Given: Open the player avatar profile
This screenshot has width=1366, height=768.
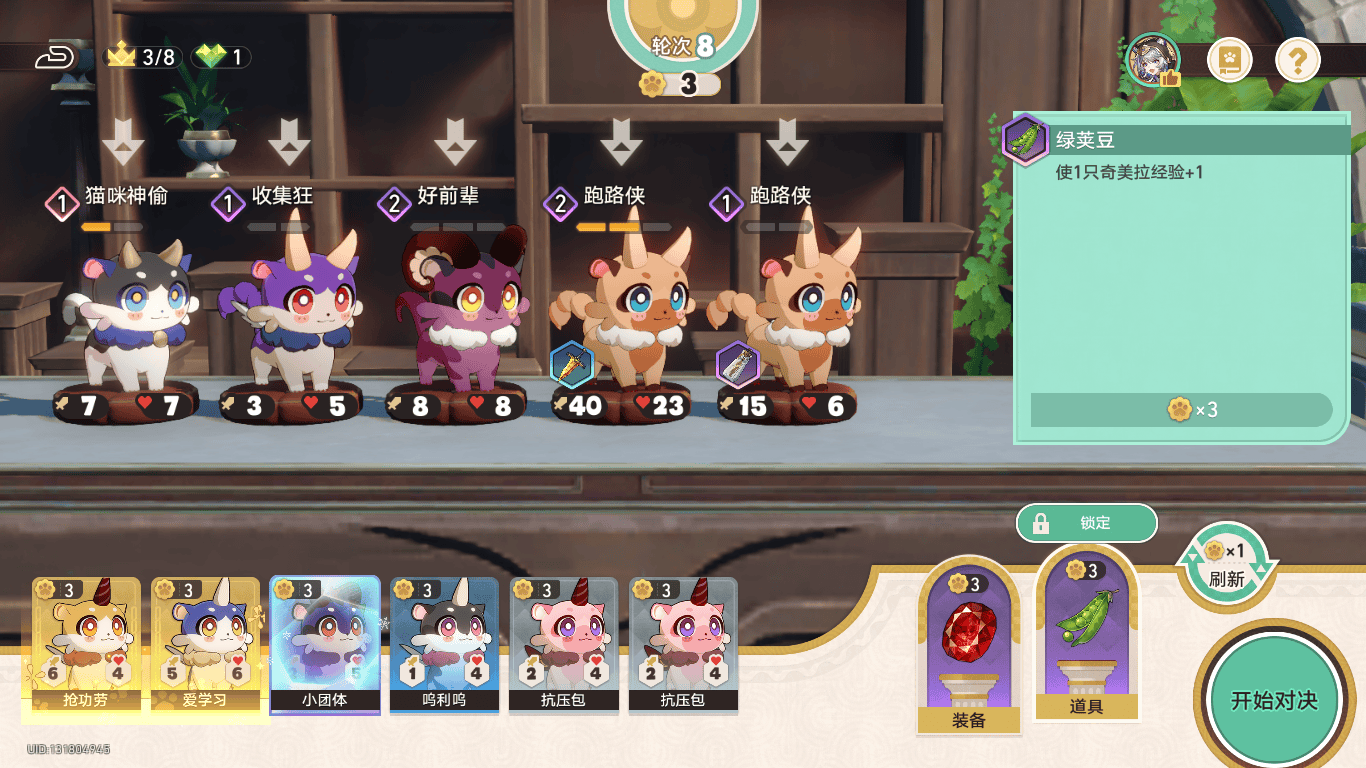Looking at the screenshot, I should [1153, 60].
